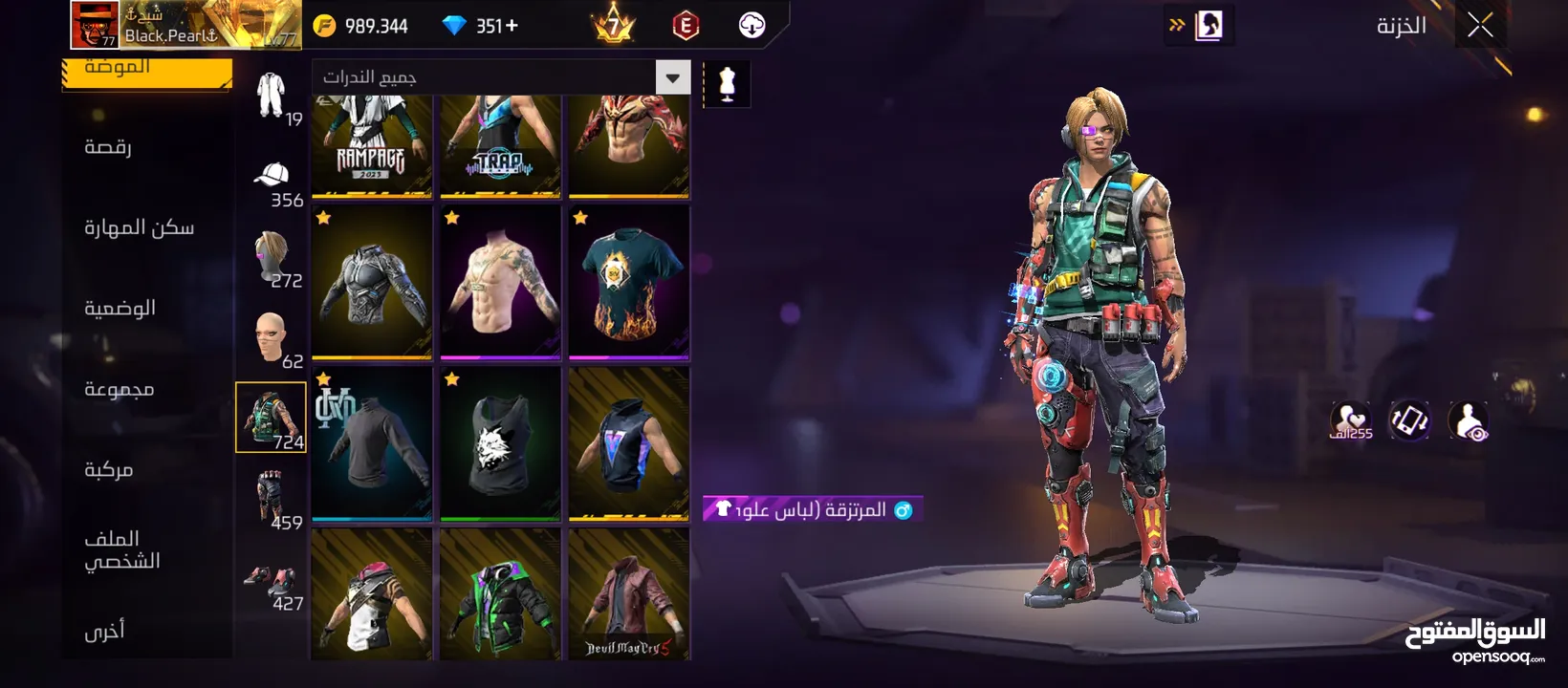
Task: Open the رقصة (emote) category
Action: (108, 147)
